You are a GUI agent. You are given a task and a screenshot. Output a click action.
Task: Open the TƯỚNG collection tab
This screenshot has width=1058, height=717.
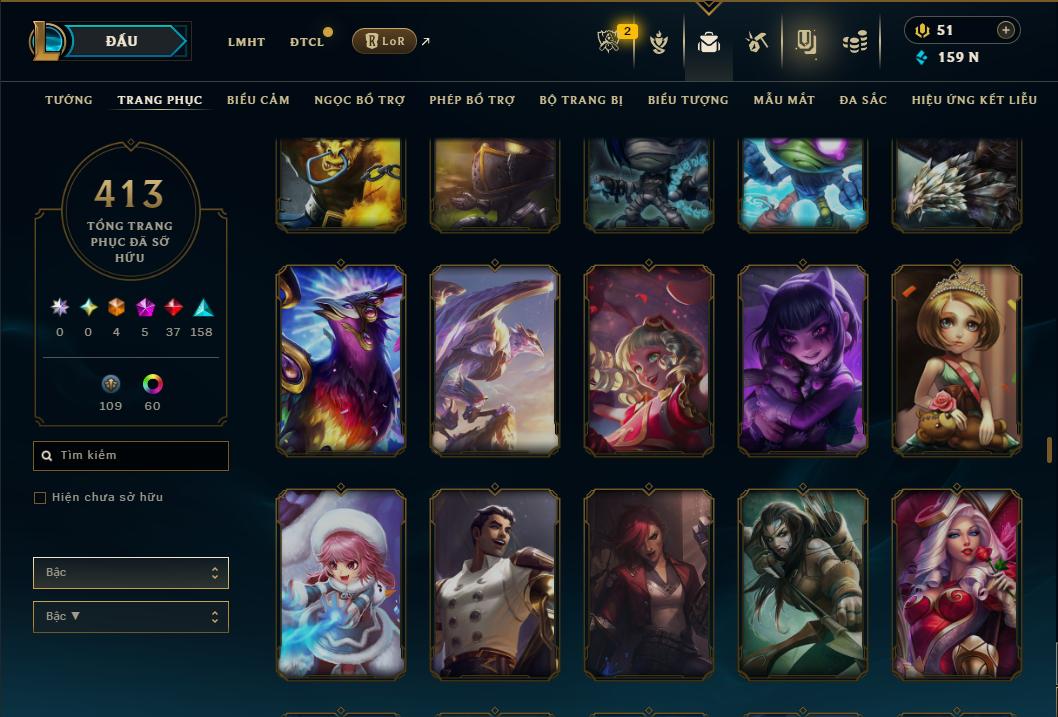tap(69, 100)
